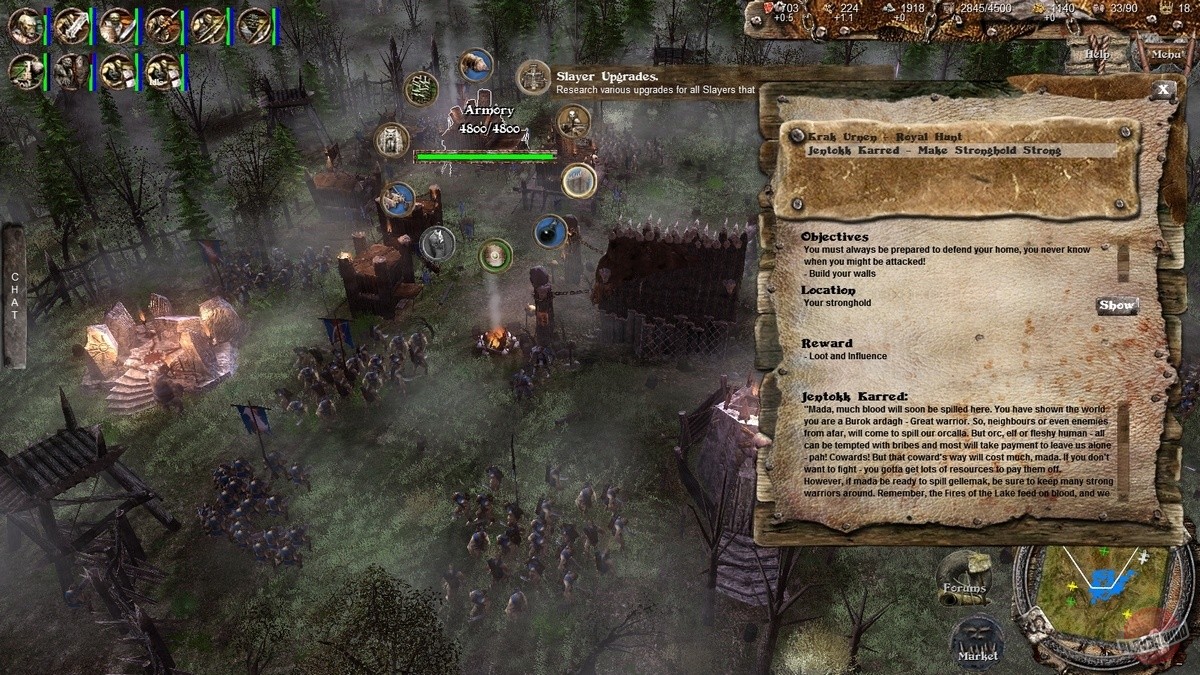Viewport: 1200px width, 675px height.
Task: Choose the grey wolf head radial icon
Action: [x=437, y=242]
